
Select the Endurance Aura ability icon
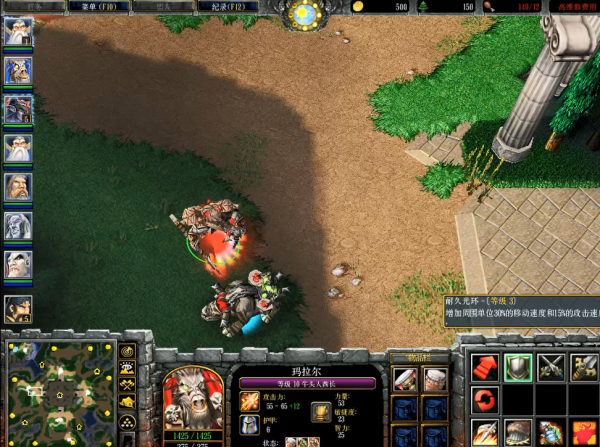coord(551,434)
